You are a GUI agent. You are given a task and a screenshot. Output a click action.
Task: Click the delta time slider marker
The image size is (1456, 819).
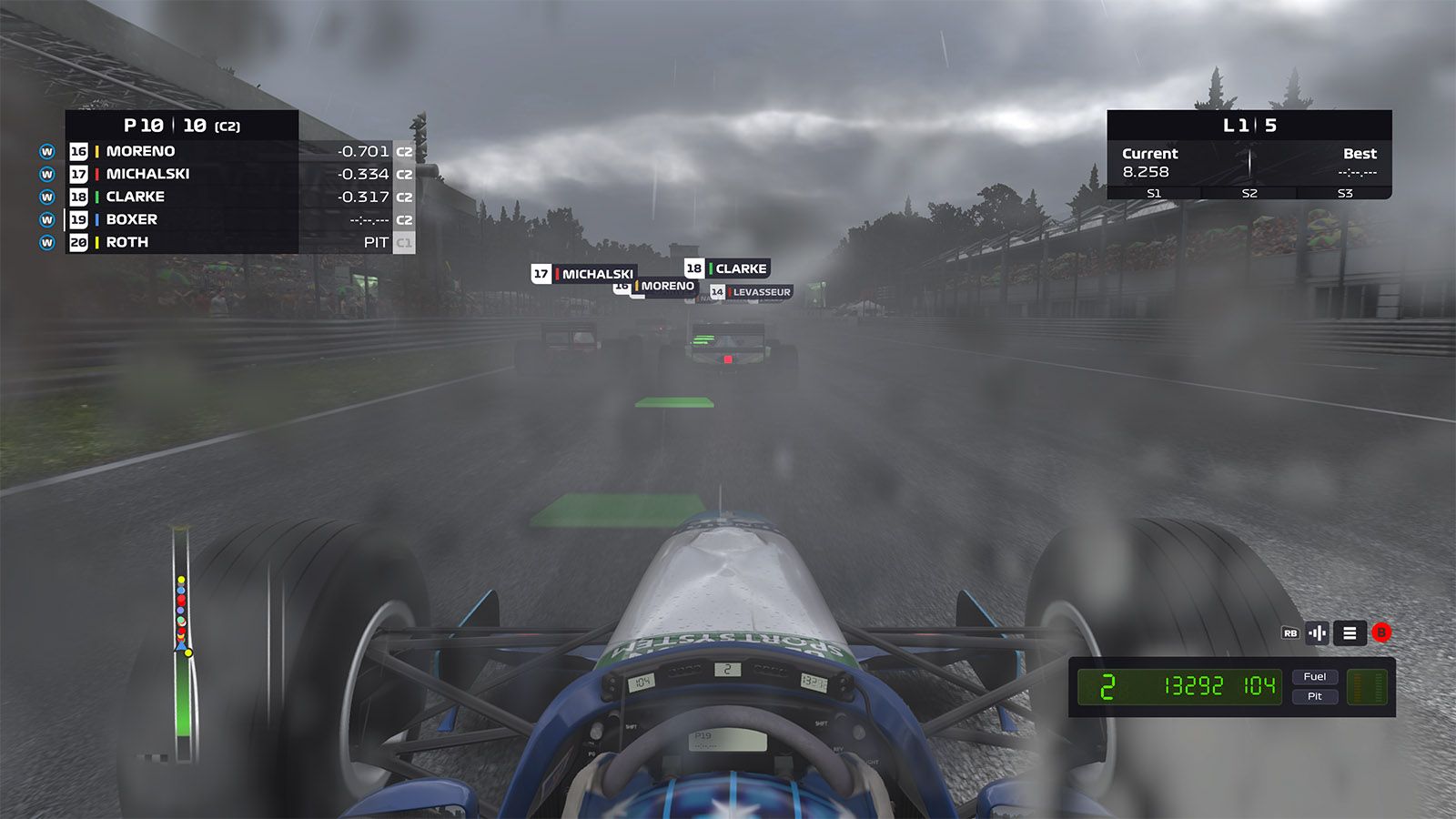1251,161
